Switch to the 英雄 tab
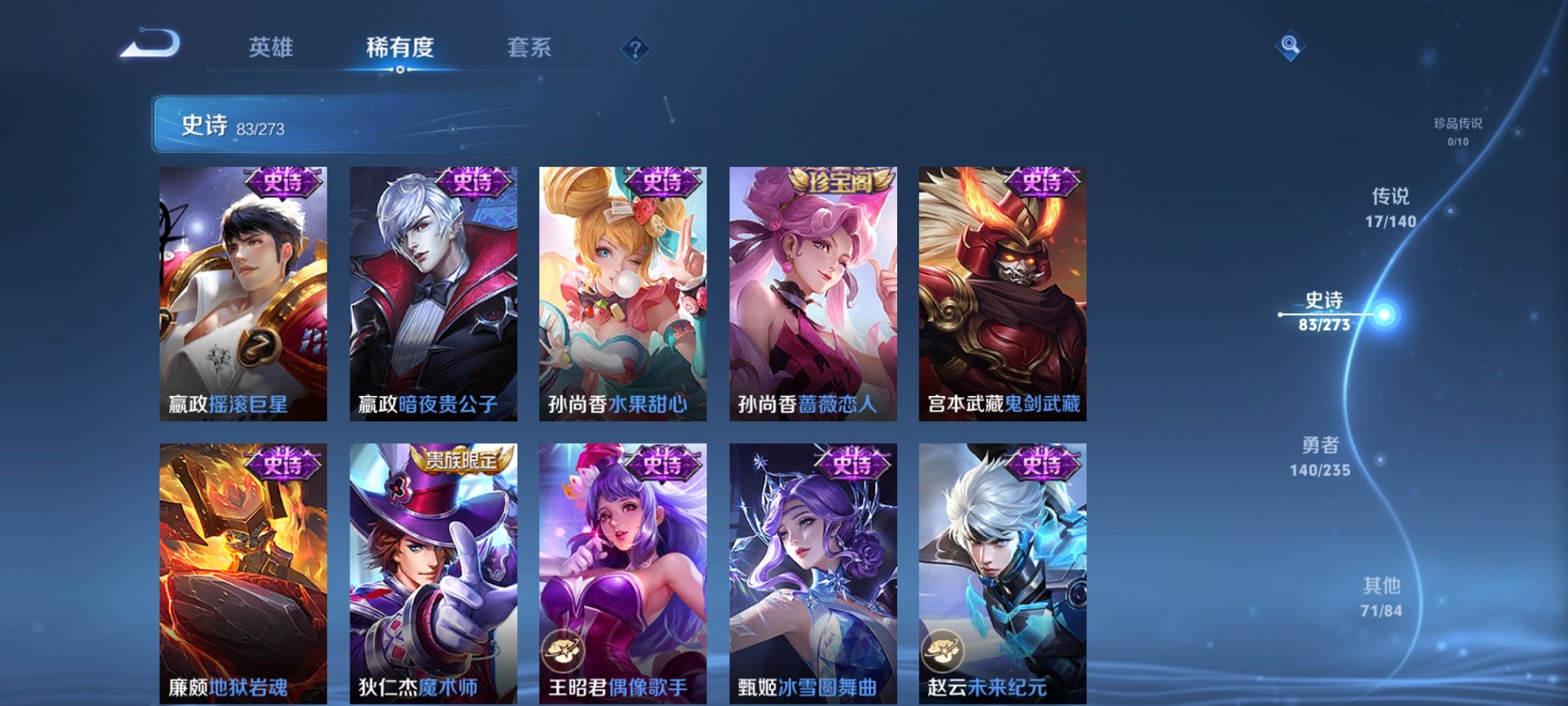Viewport: 1568px width, 706px height. click(x=273, y=48)
